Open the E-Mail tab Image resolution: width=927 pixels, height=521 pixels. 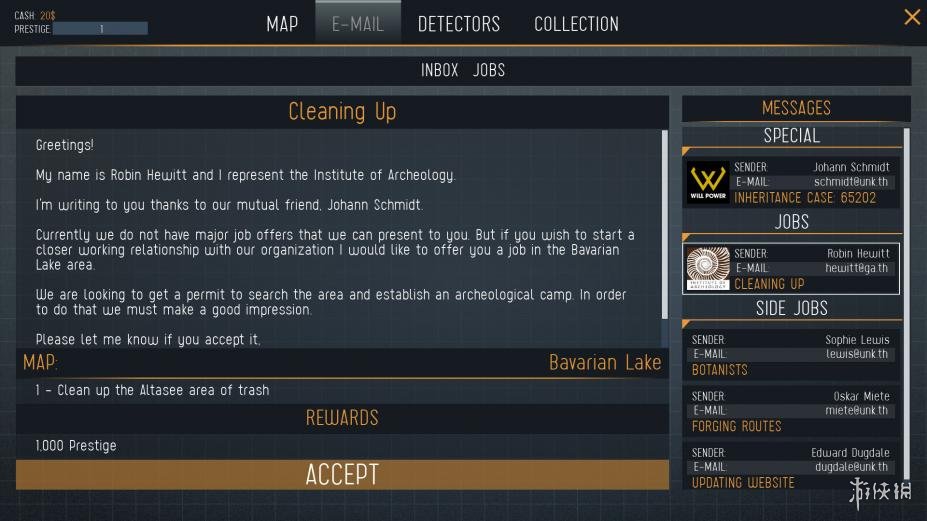tap(358, 24)
